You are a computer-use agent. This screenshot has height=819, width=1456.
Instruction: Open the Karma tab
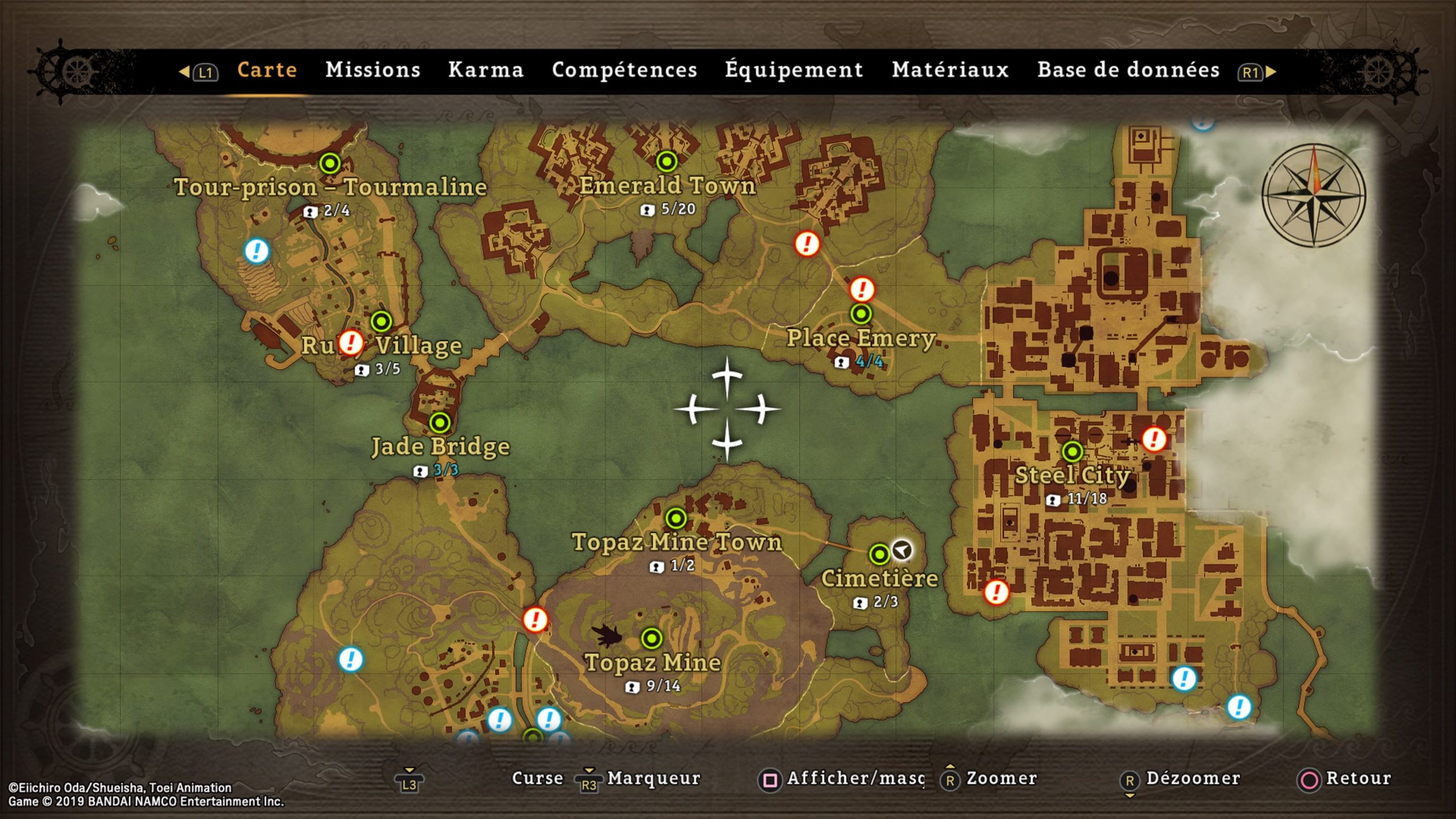click(486, 70)
